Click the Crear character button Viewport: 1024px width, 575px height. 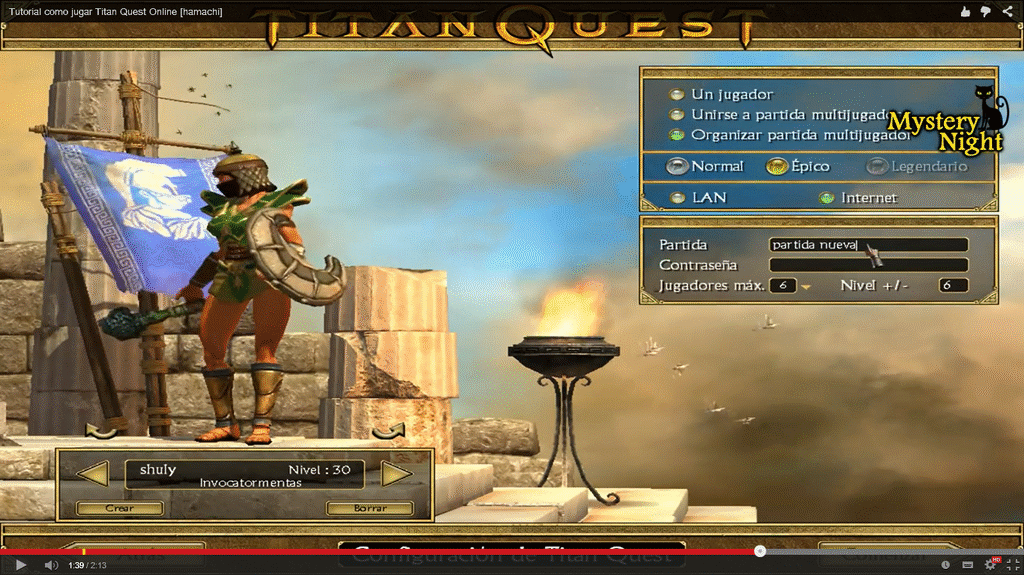pos(119,508)
